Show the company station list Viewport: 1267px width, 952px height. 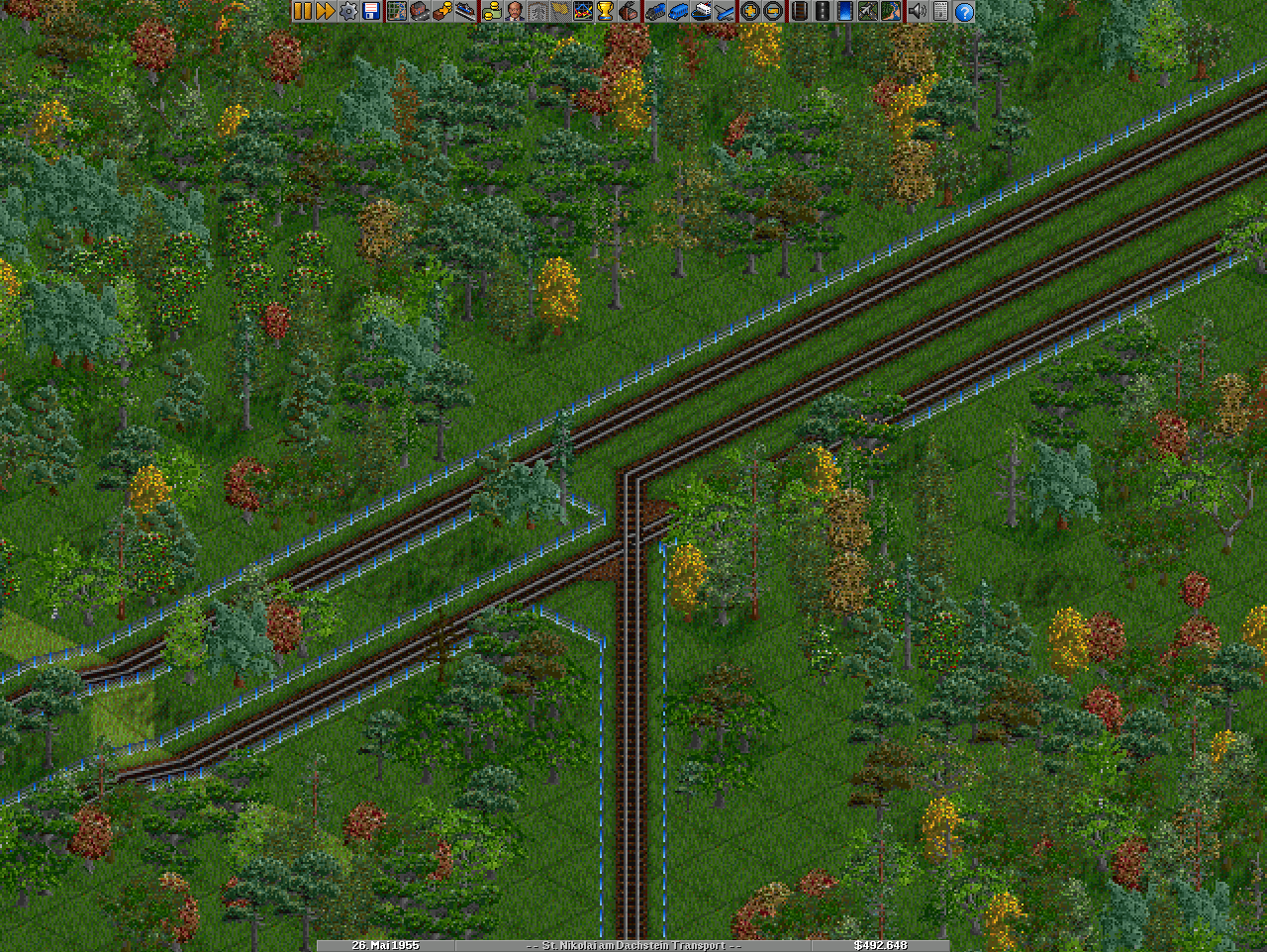pyautogui.click(x=465, y=11)
